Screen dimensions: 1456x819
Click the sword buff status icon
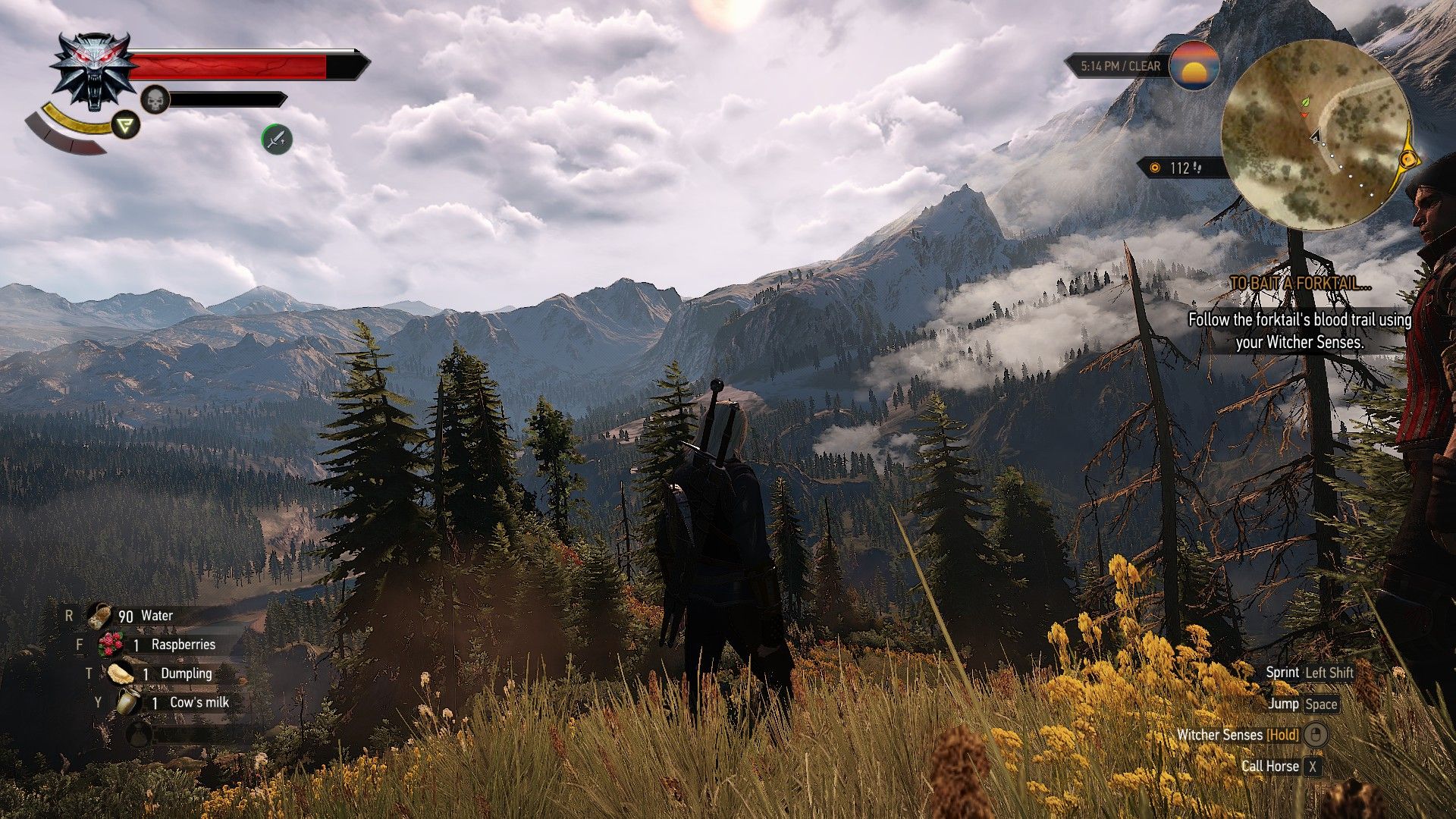point(277,139)
